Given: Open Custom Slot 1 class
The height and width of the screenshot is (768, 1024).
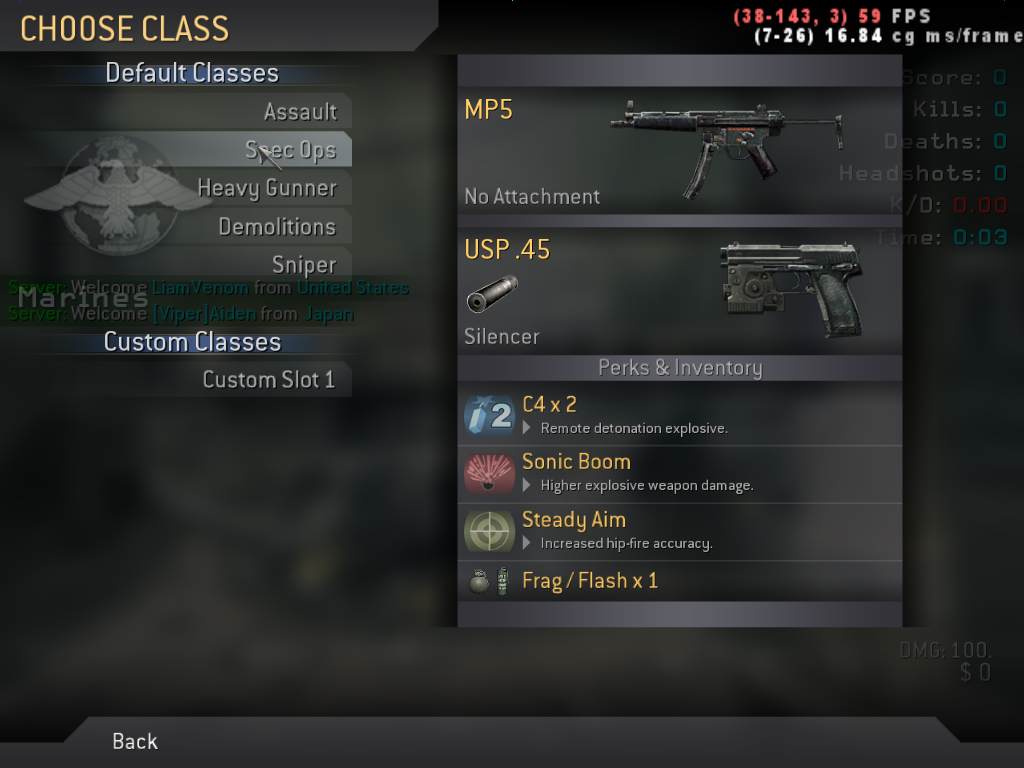Looking at the screenshot, I should [x=268, y=379].
